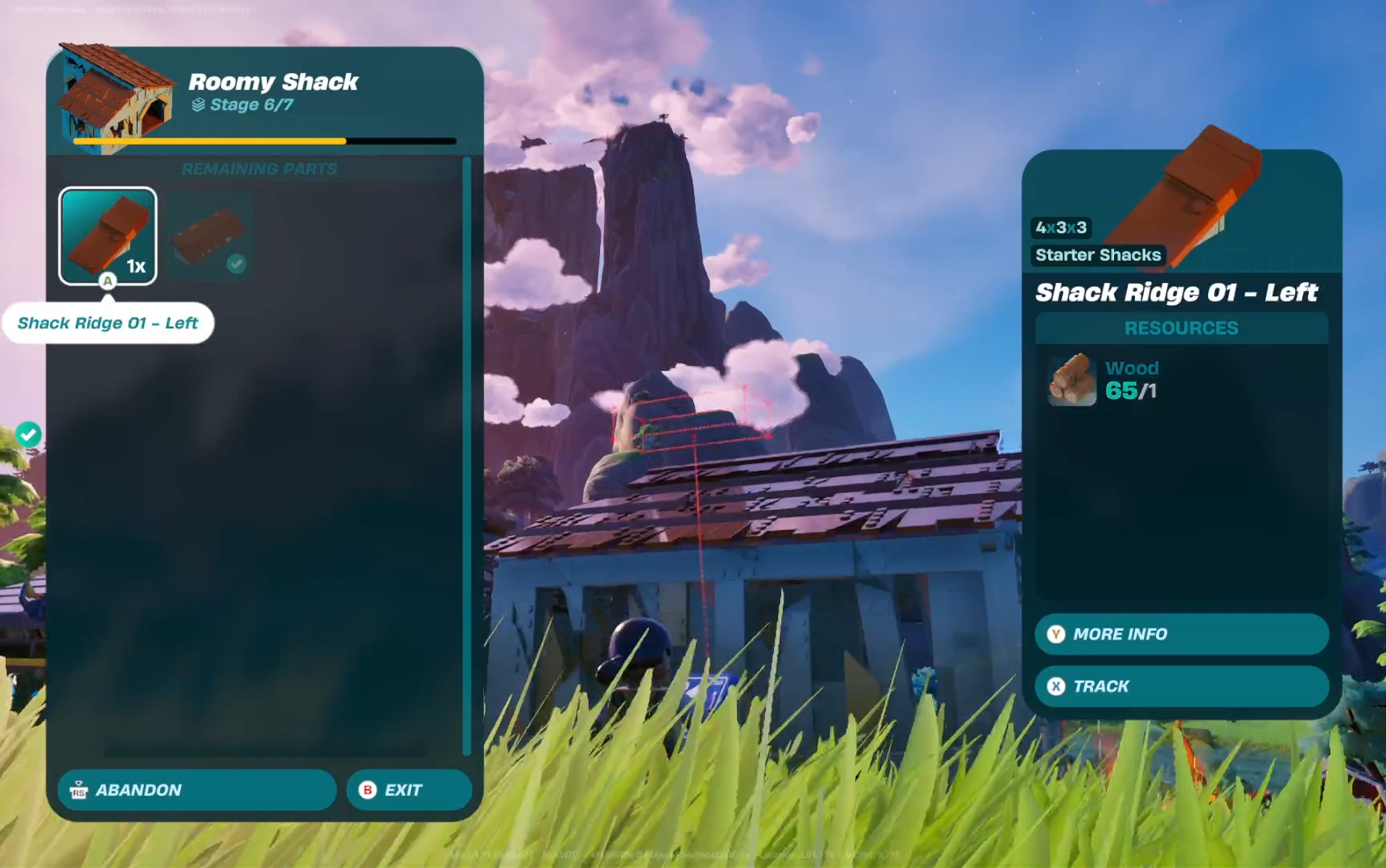Choose the completed ridge part with checkmark
1386x868 pixels.
(209, 237)
